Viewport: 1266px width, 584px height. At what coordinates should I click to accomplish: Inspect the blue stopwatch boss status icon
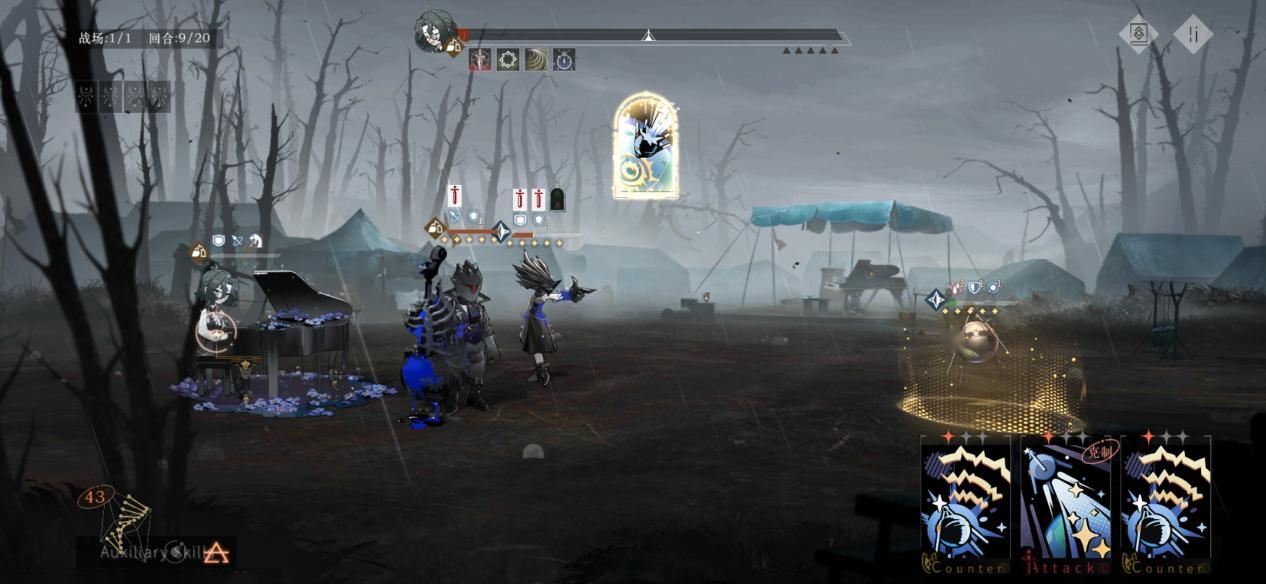[x=564, y=60]
